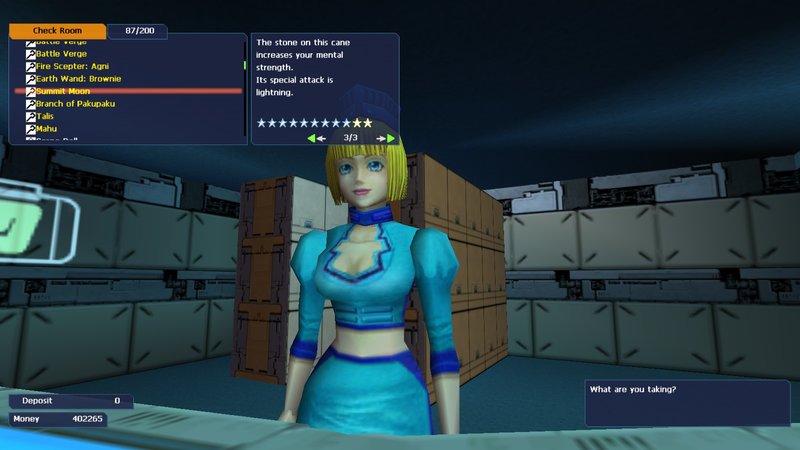Select Earth Wand: Brownie

click(78, 78)
